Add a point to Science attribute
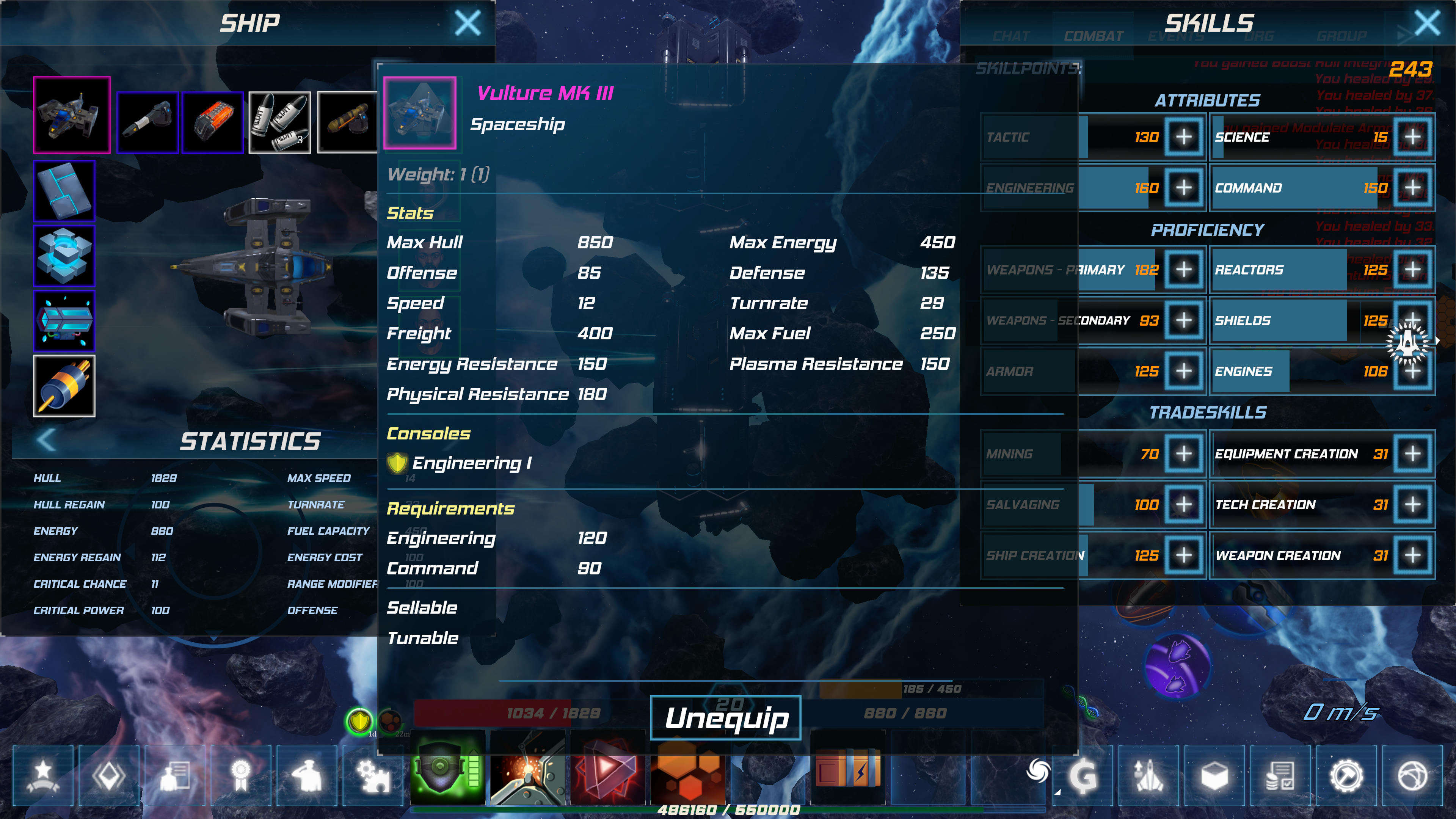 (x=1412, y=137)
